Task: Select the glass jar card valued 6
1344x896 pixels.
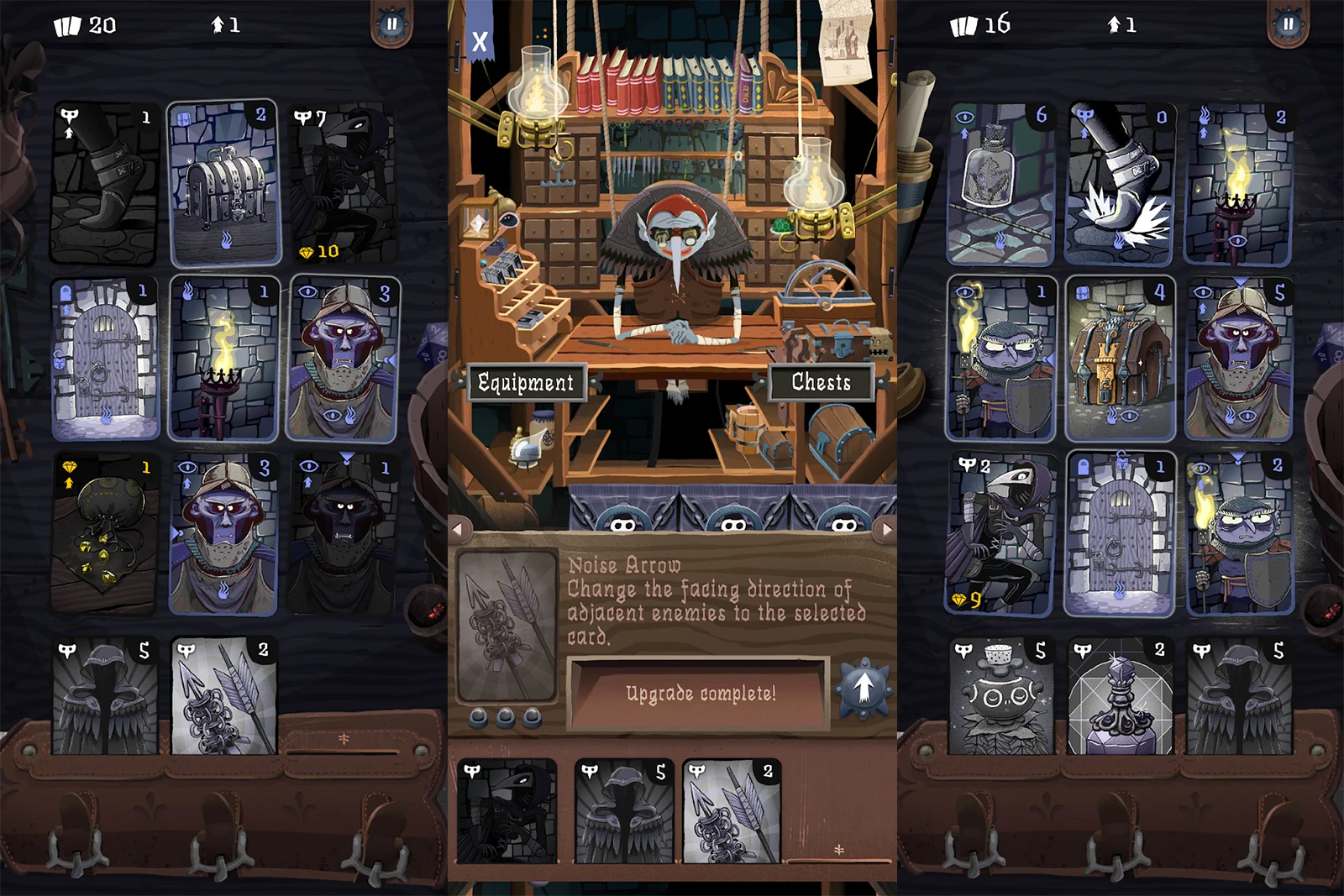Action: click(x=1000, y=184)
